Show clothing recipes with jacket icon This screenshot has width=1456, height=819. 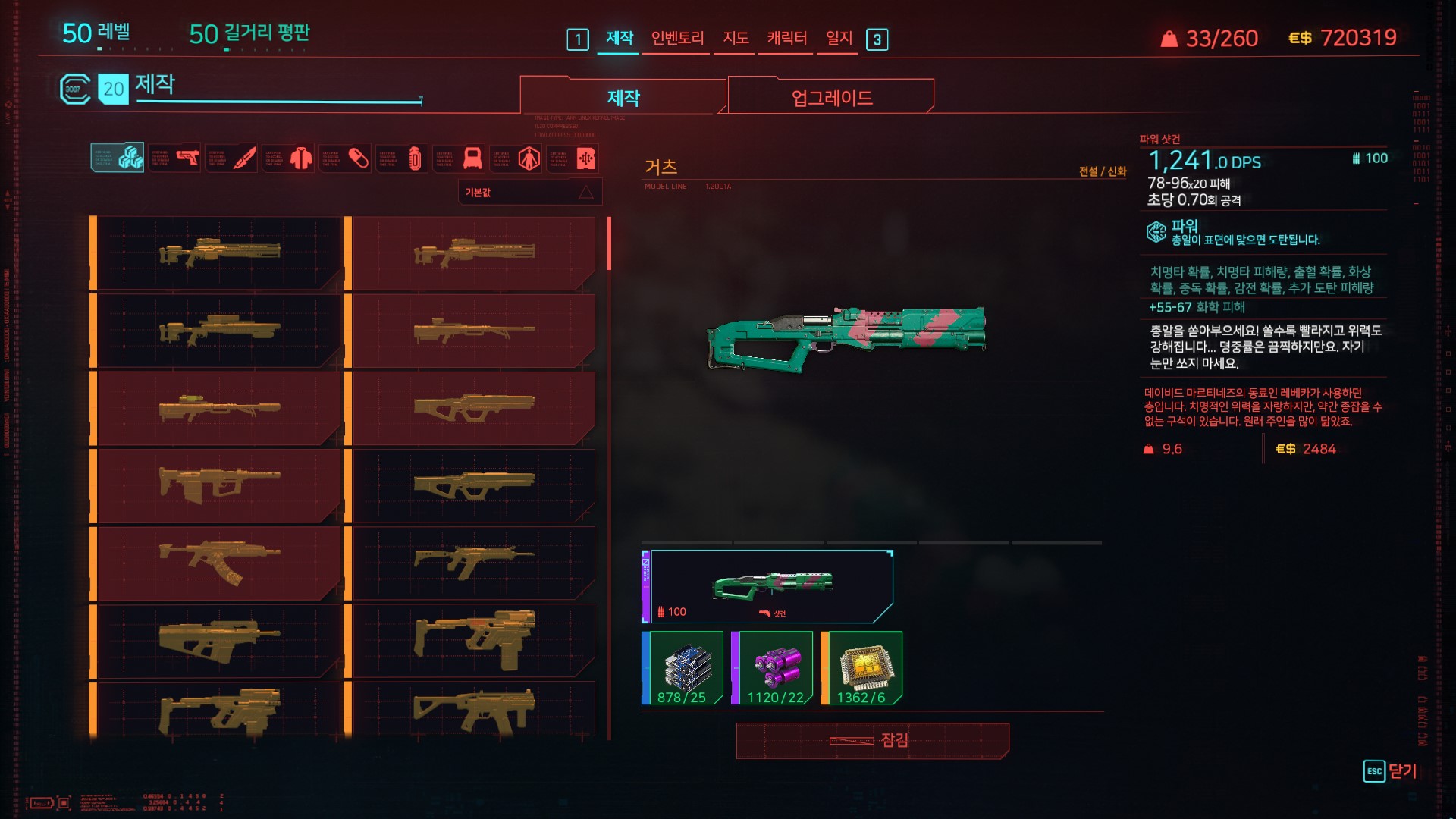(x=289, y=158)
